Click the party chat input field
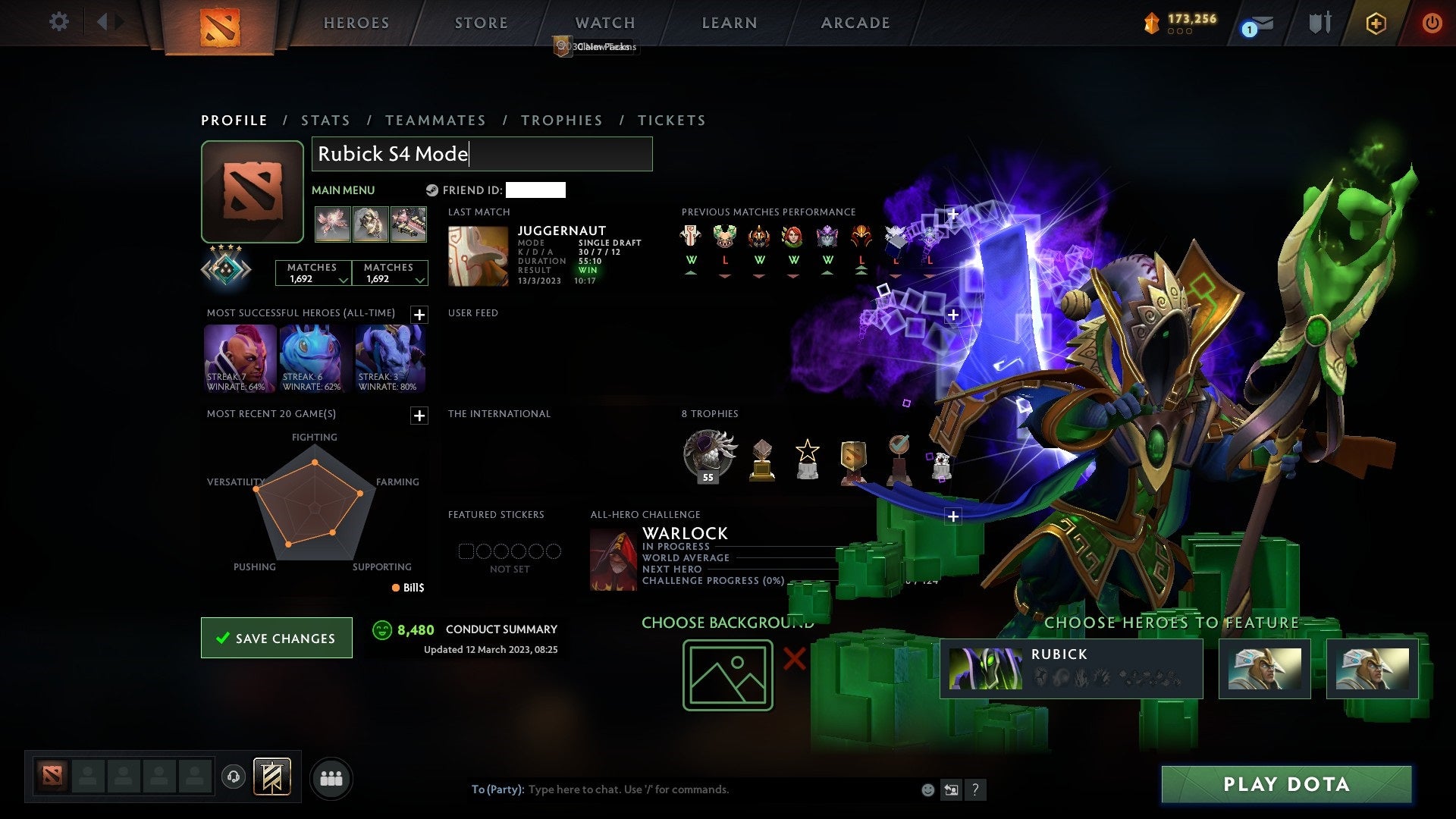This screenshot has height=819, width=1456. click(682, 789)
